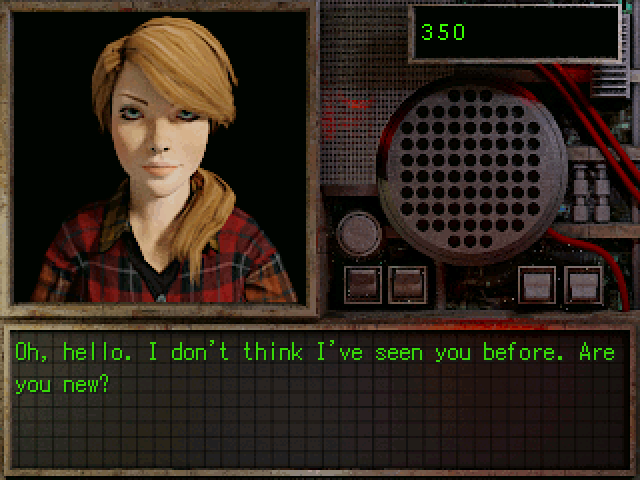640x480 pixels.
Task: Push the round metal button under the speaker
Action: [x=357, y=235]
